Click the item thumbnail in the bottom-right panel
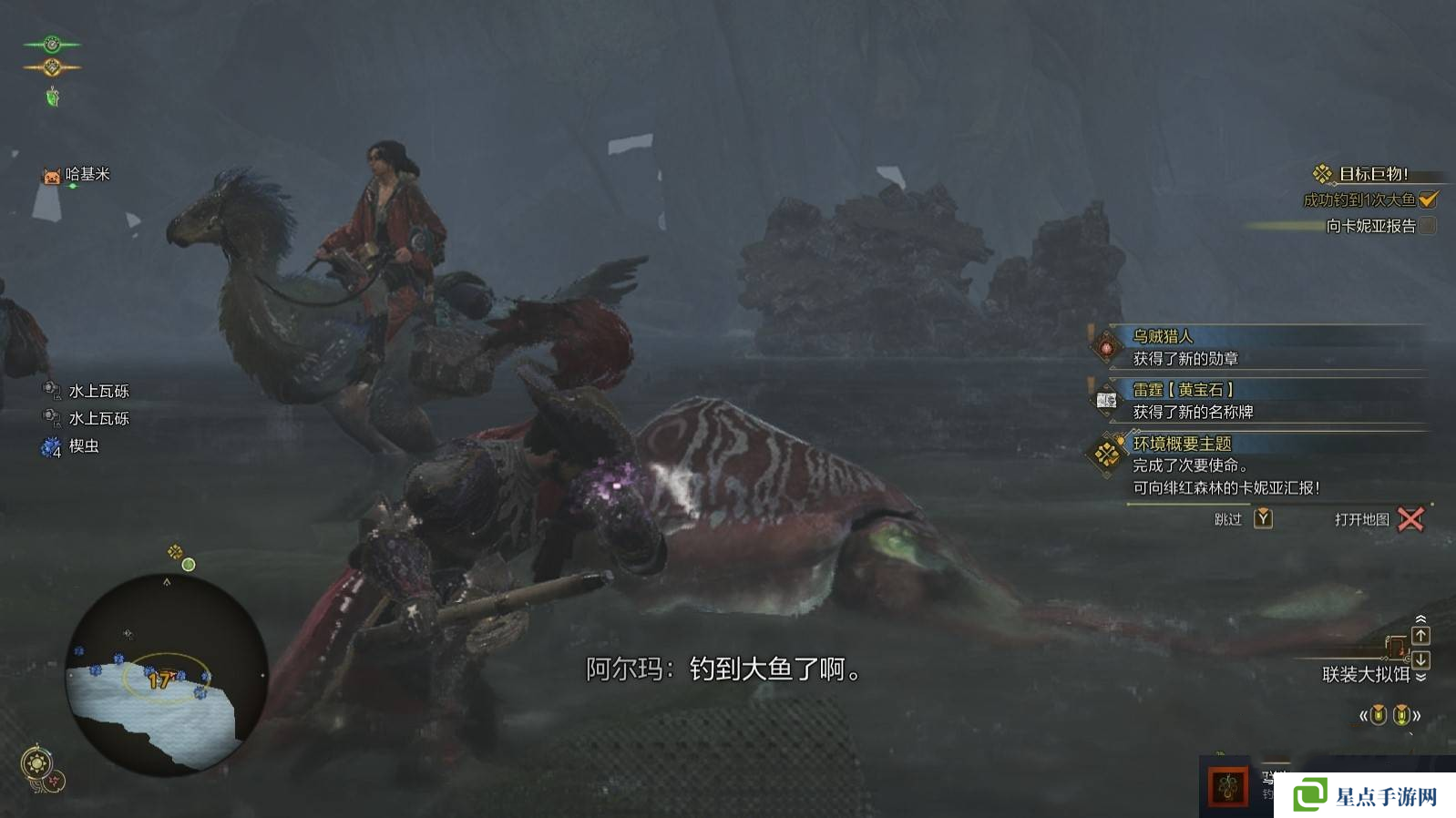Image resolution: width=1456 pixels, height=818 pixels. 1227,787
